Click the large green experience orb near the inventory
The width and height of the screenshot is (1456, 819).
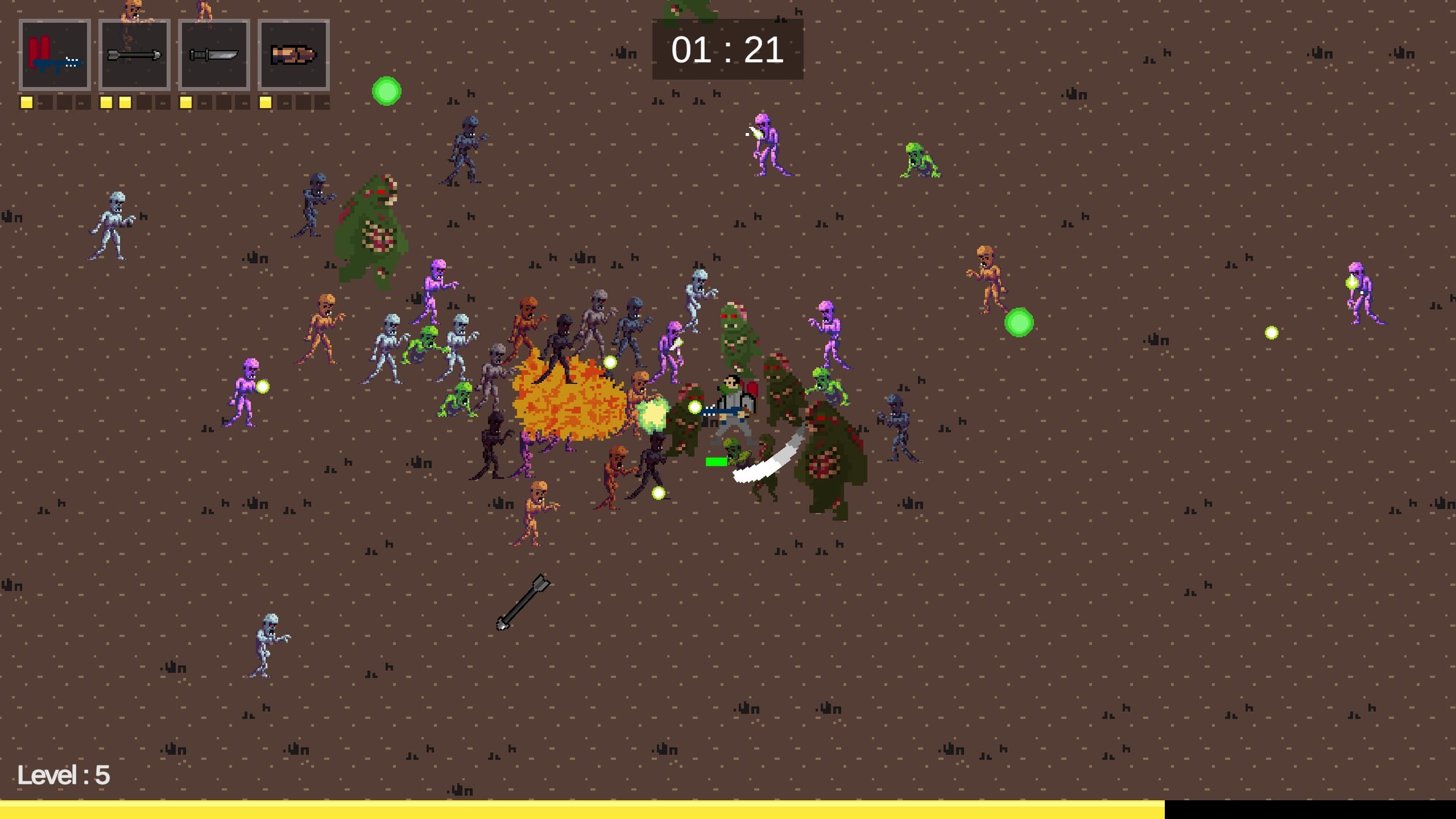coord(387,90)
